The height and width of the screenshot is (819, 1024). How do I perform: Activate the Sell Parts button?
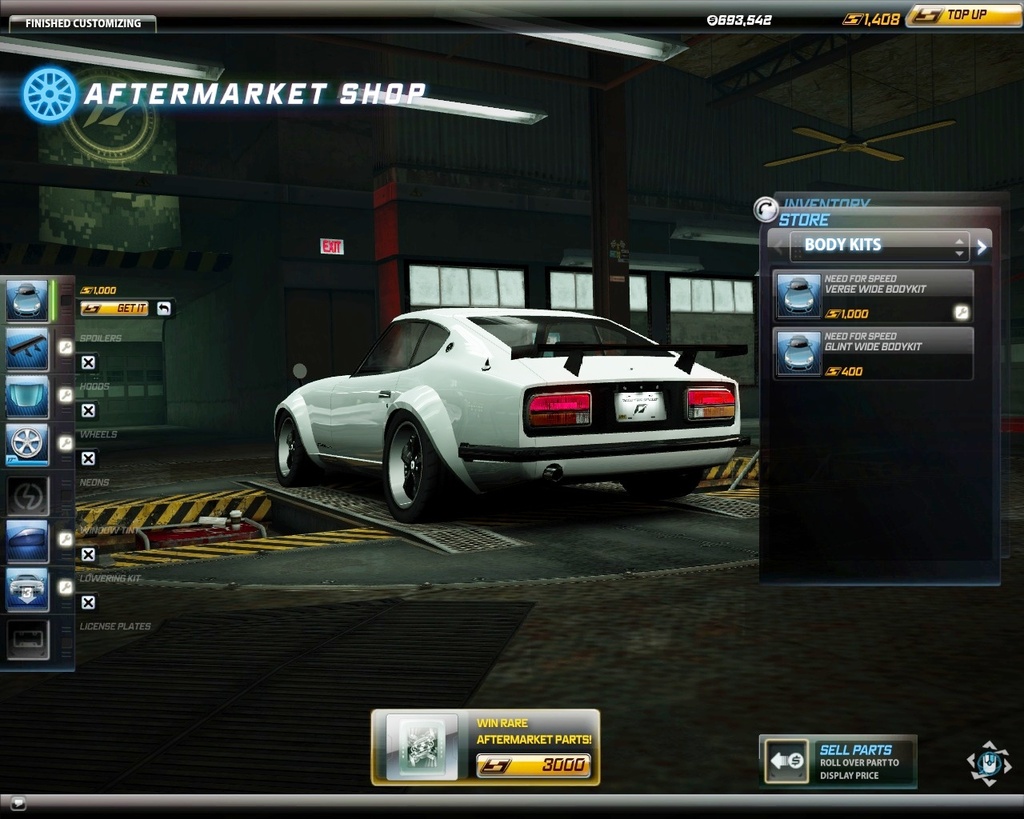tap(838, 762)
